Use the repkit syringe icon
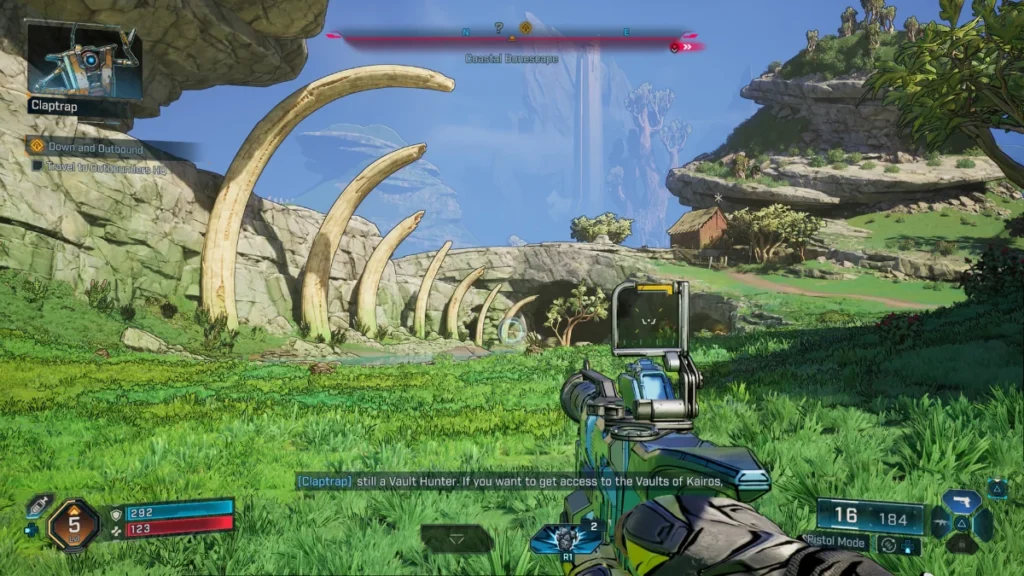Image resolution: width=1024 pixels, height=576 pixels. click(38, 505)
